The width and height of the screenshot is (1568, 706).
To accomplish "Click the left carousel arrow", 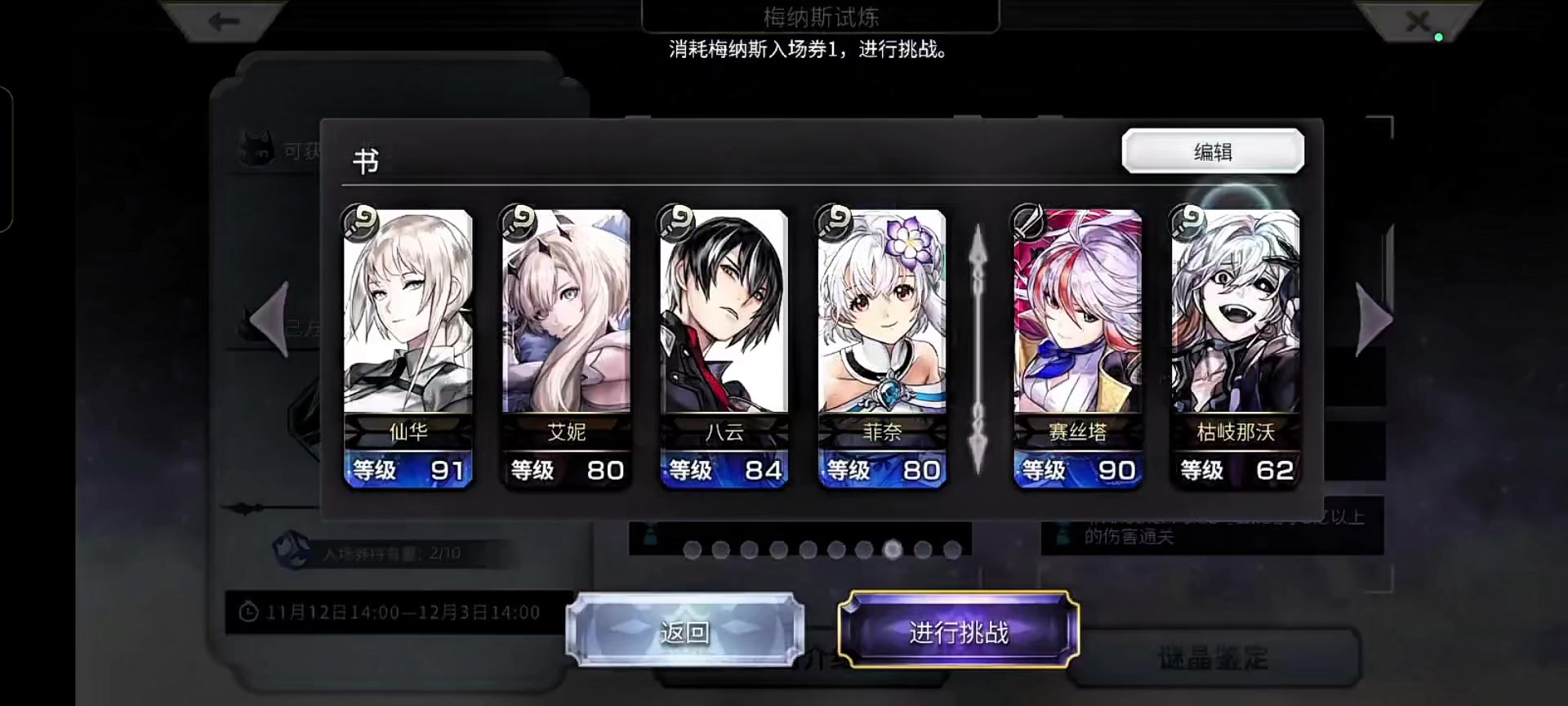I will pyautogui.click(x=269, y=319).
